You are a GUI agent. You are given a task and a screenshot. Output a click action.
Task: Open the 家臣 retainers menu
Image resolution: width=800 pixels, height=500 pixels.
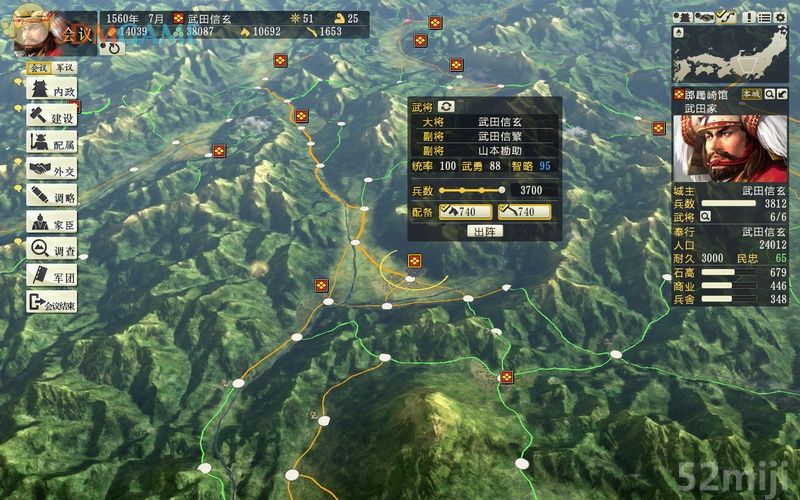[52, 222]
